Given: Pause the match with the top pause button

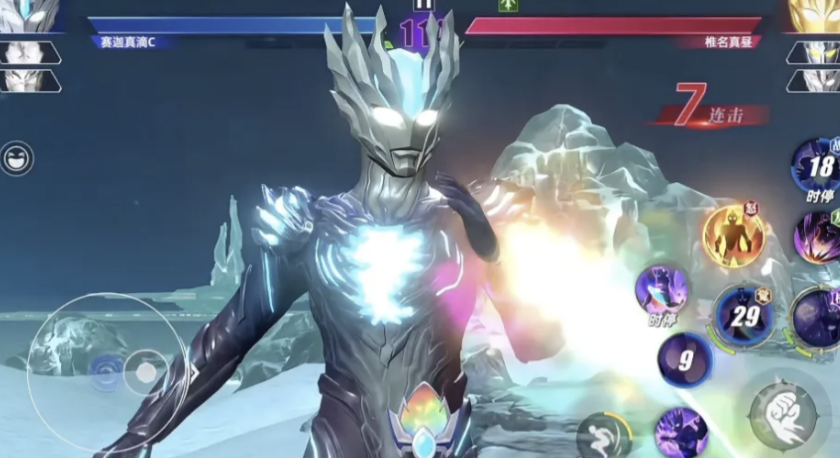Looking at the screenshot, I should (x=424, y=5).
